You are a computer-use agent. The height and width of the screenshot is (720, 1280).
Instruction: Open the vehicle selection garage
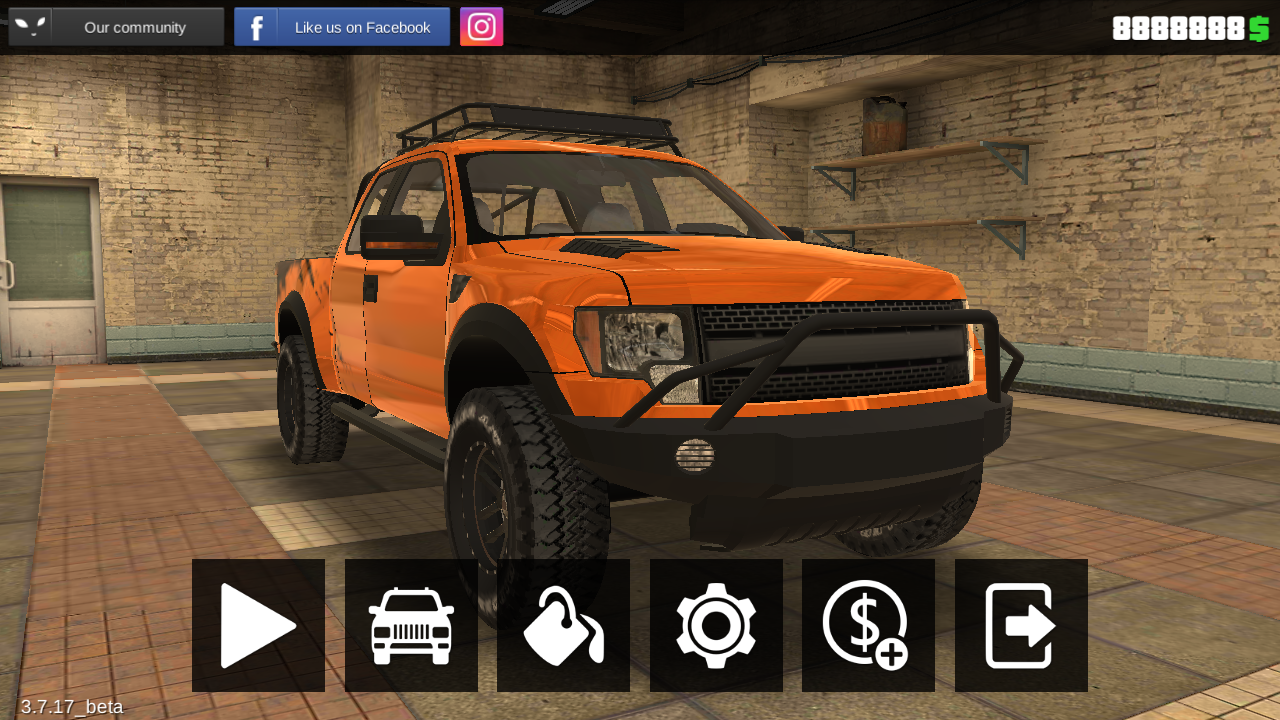[x=411, y=625]
